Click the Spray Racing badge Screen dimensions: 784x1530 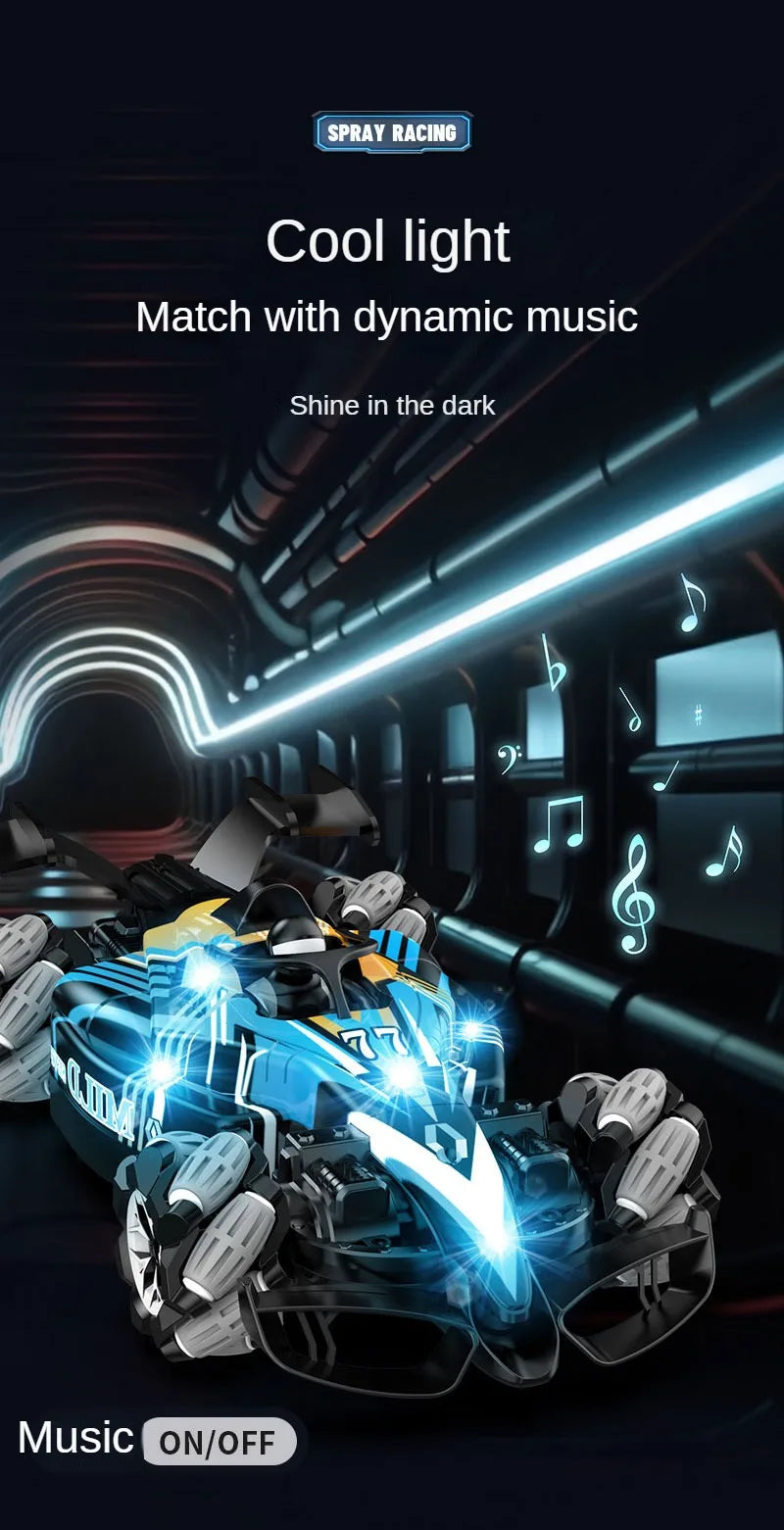pos(392,132)
